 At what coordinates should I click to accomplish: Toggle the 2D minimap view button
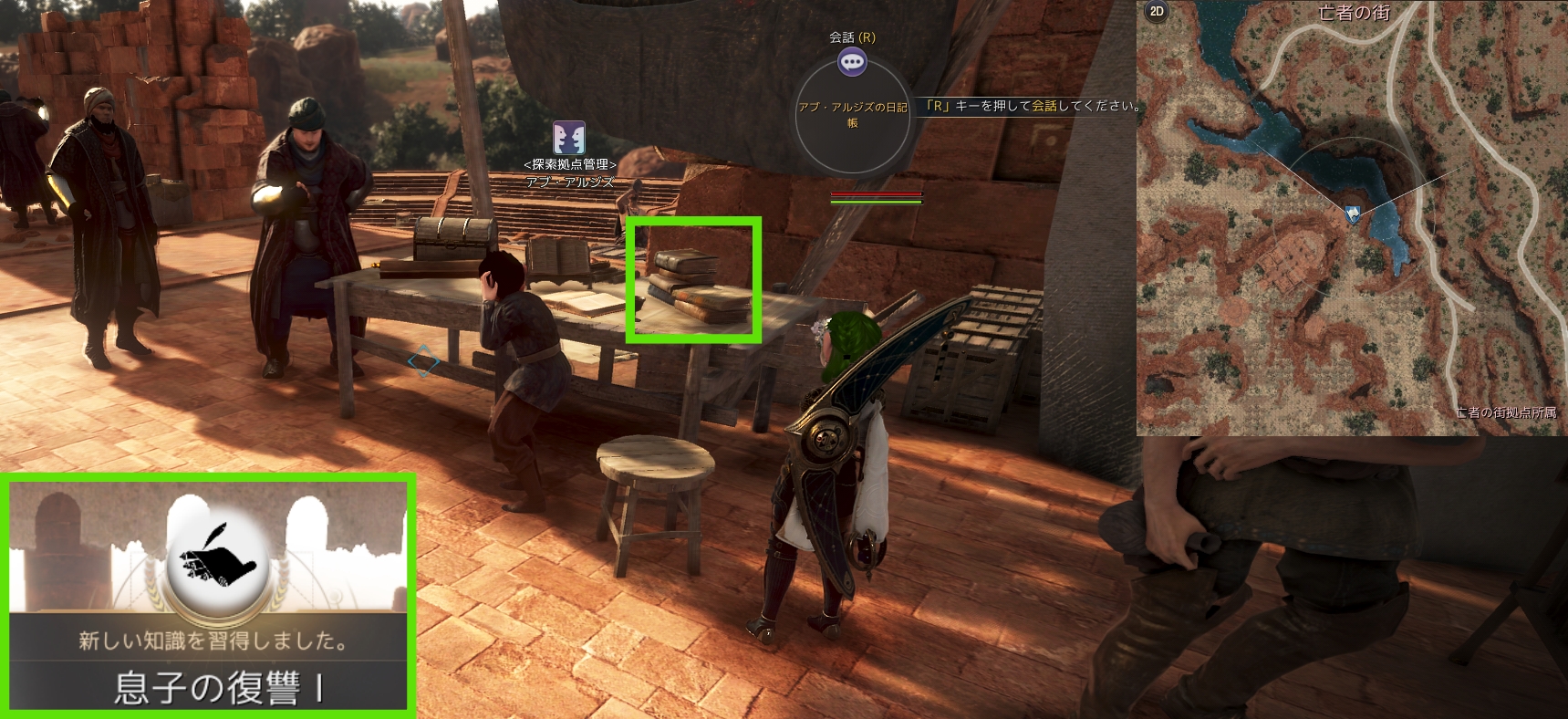point(1157,12)
